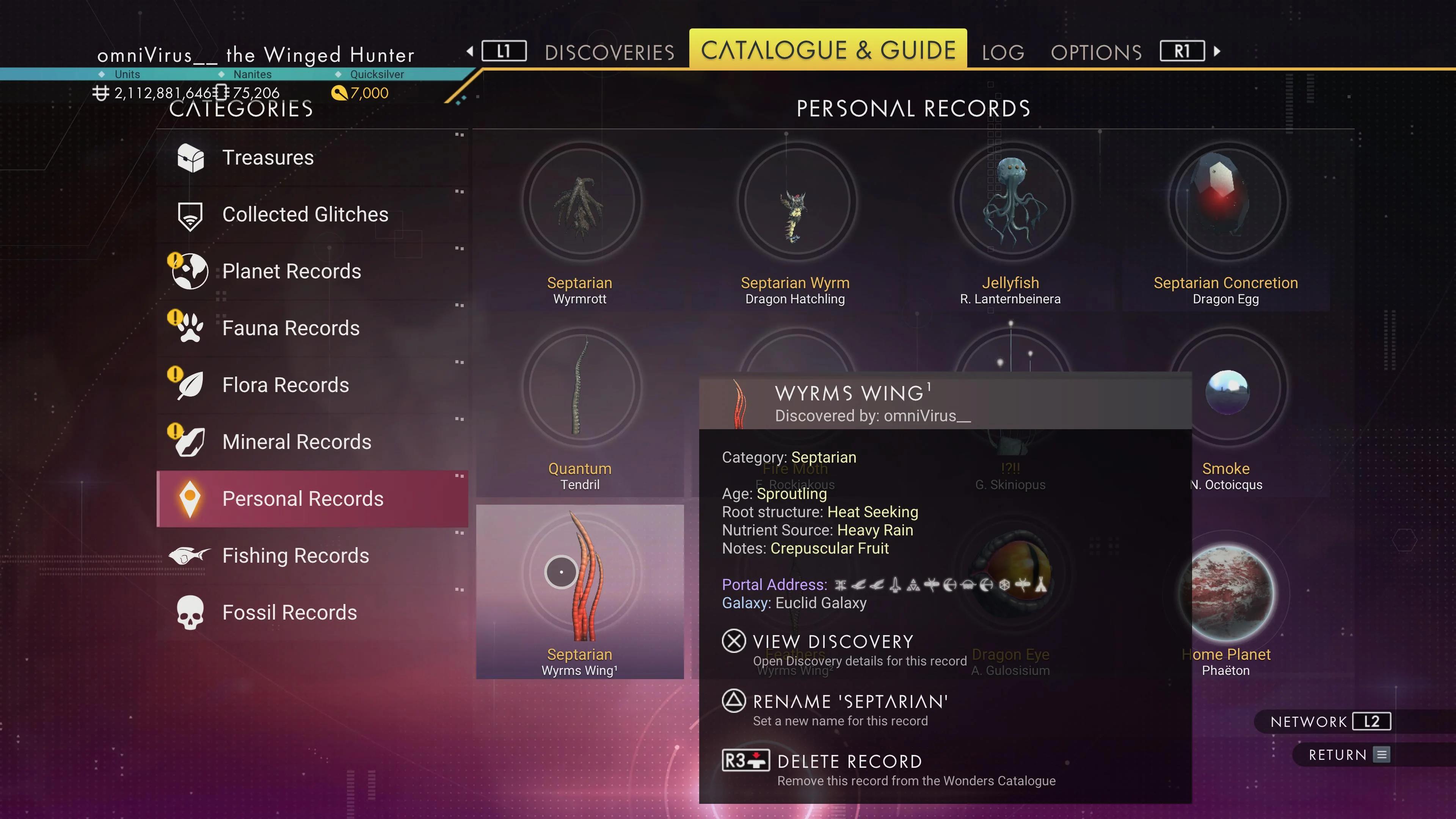This screenshot has height=819, width=1456.
Task: Open Planet Records category
Action: [291, 271]
